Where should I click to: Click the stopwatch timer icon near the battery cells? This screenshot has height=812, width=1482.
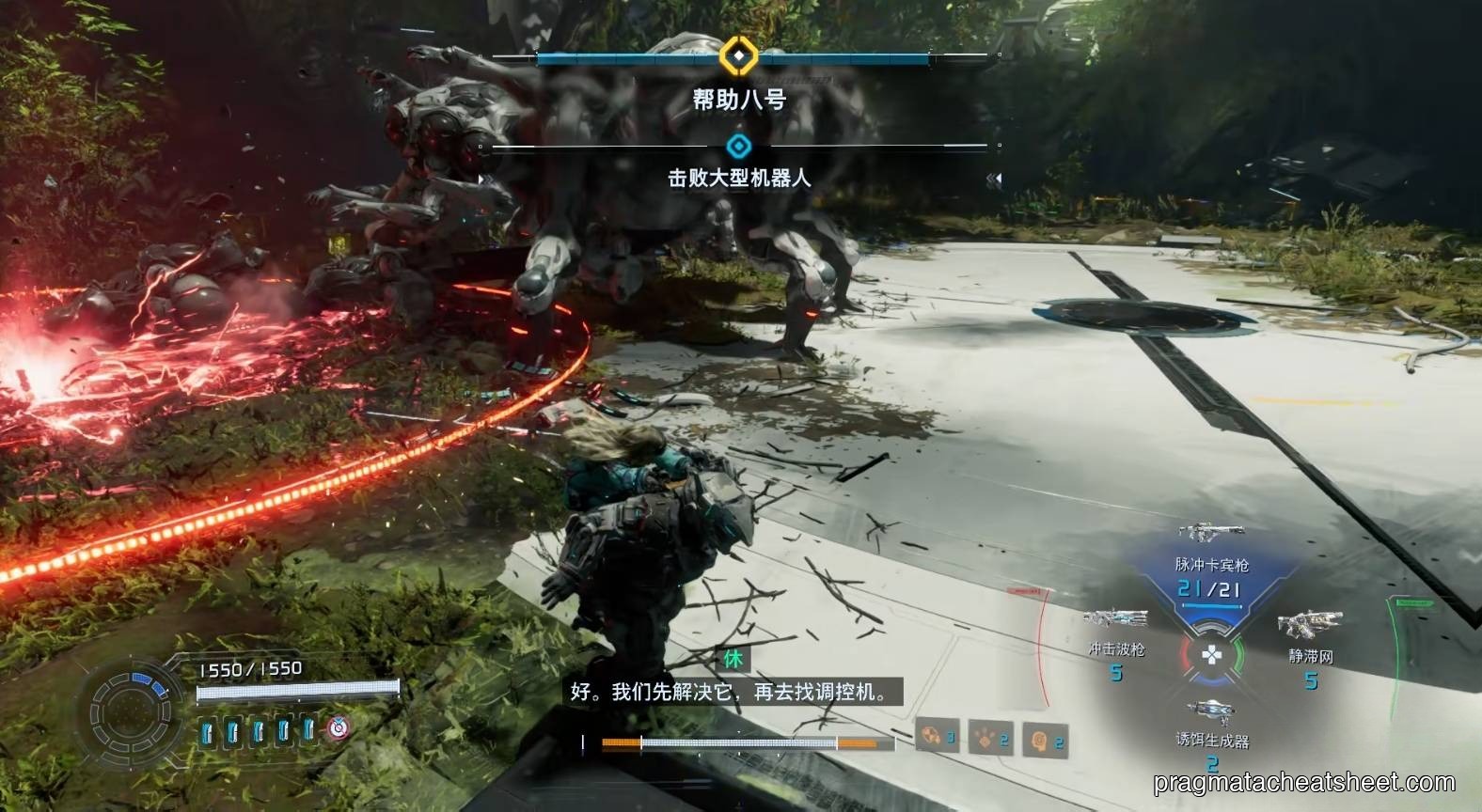click(338, 728)
